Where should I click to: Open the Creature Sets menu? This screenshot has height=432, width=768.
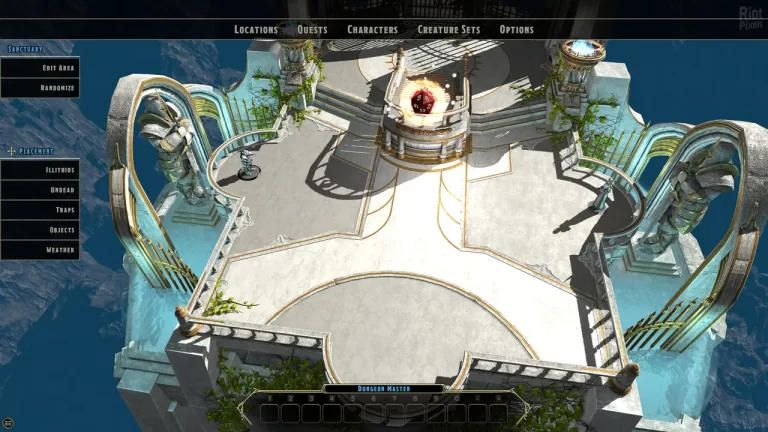click(448, 30)
